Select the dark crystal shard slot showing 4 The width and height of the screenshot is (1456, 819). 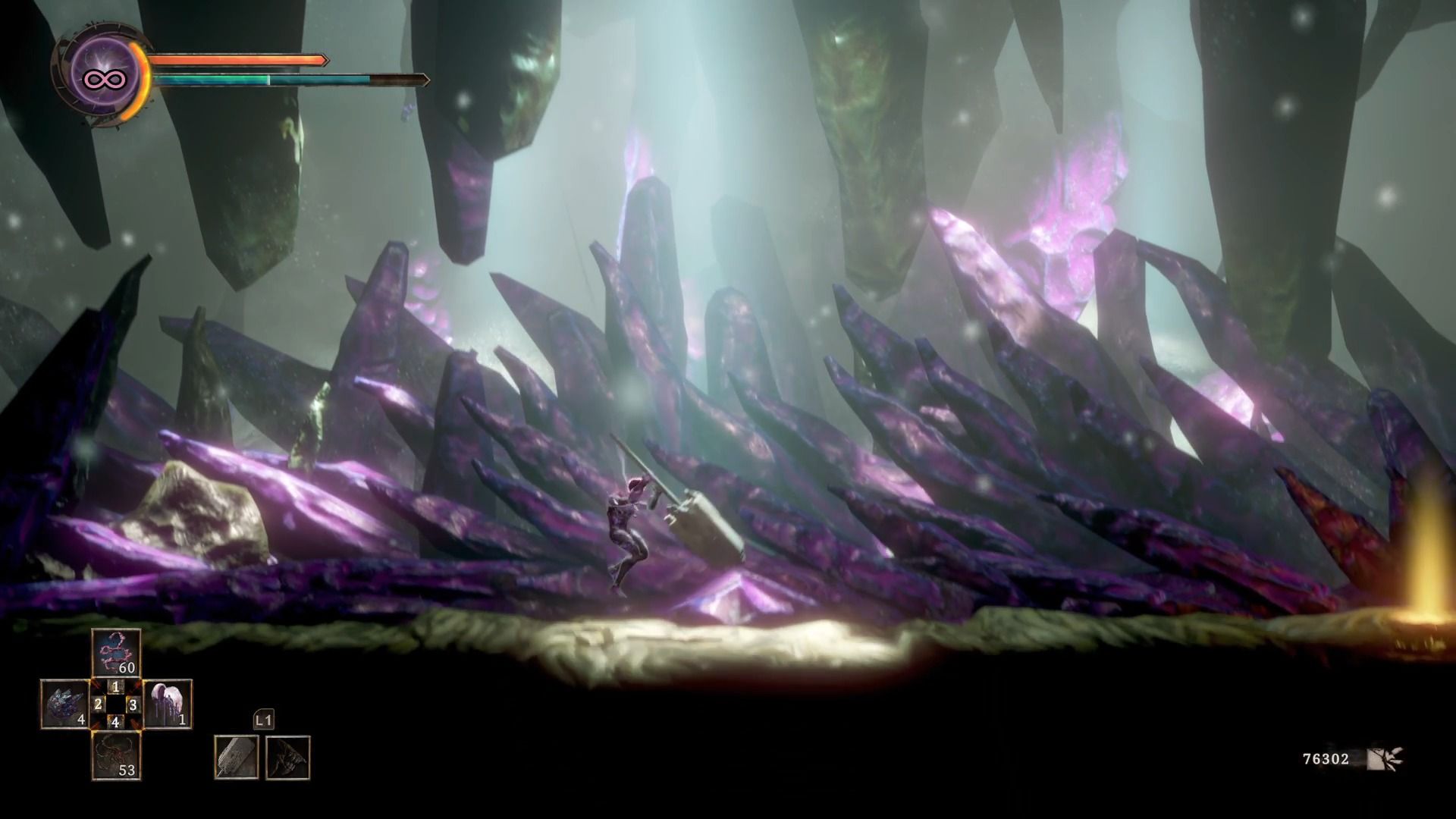click(x=65, y=704)
